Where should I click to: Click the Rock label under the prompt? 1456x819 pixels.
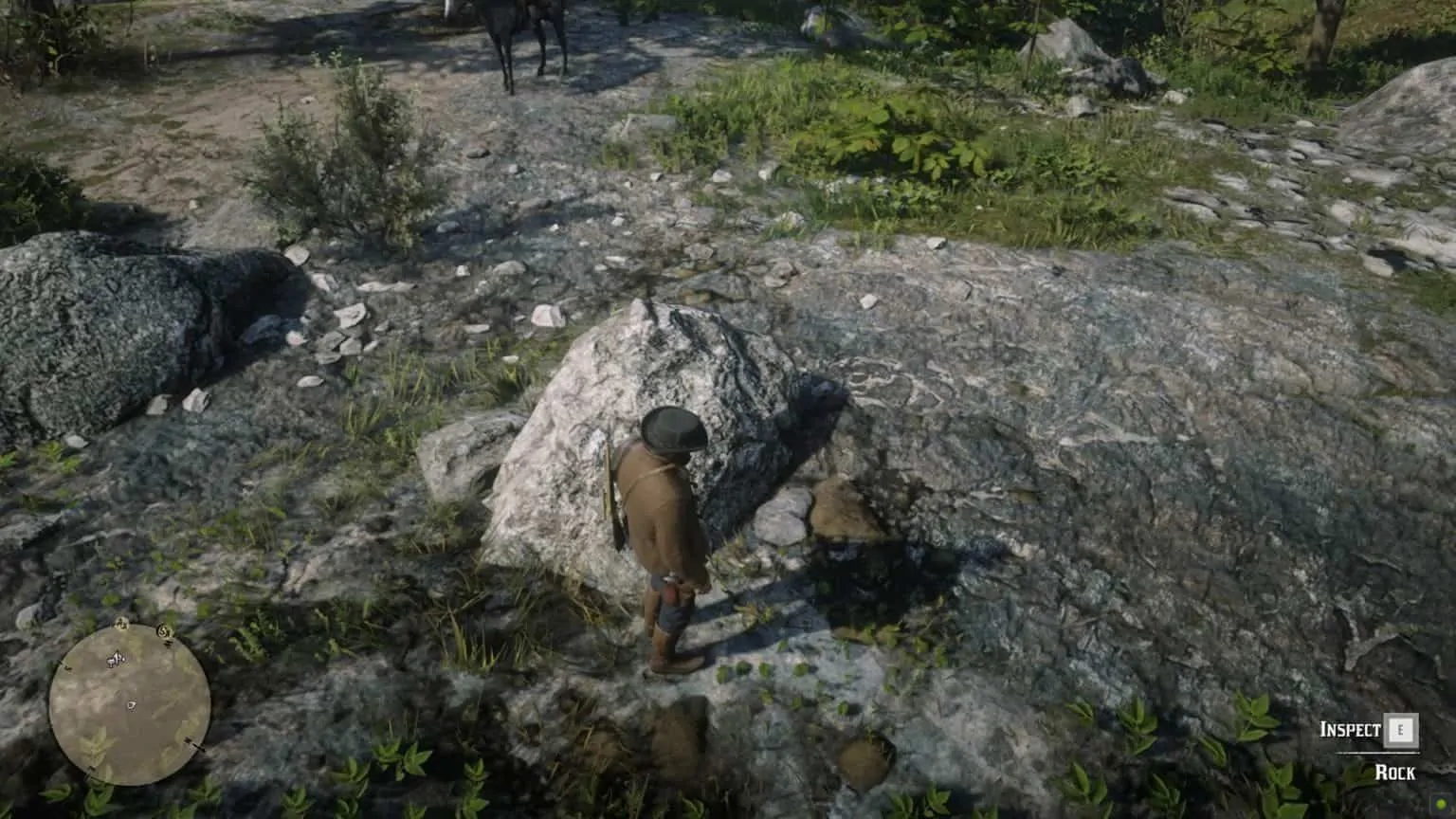pos(1396,772)
